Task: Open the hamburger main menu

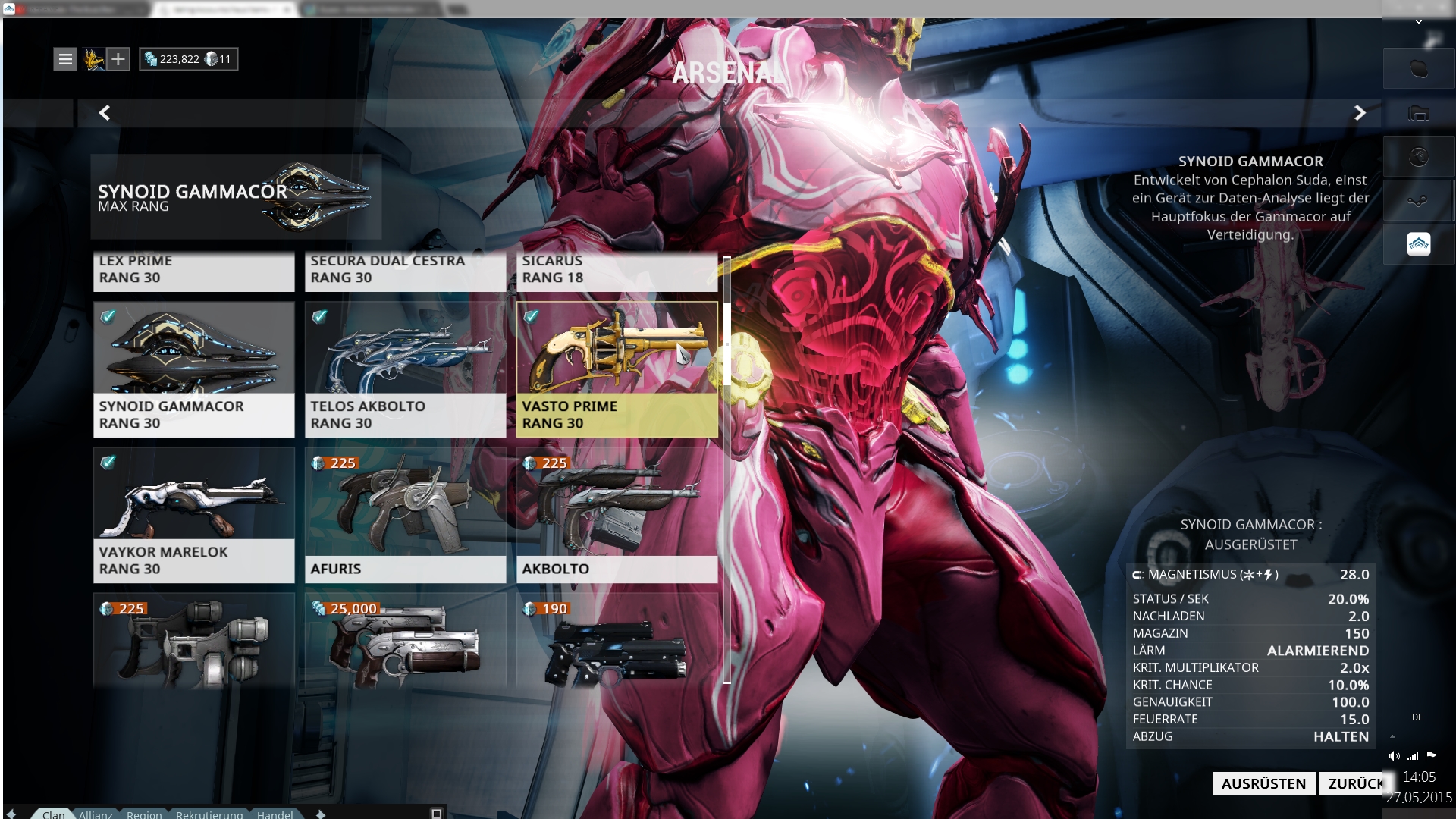Action: (66, 59)
